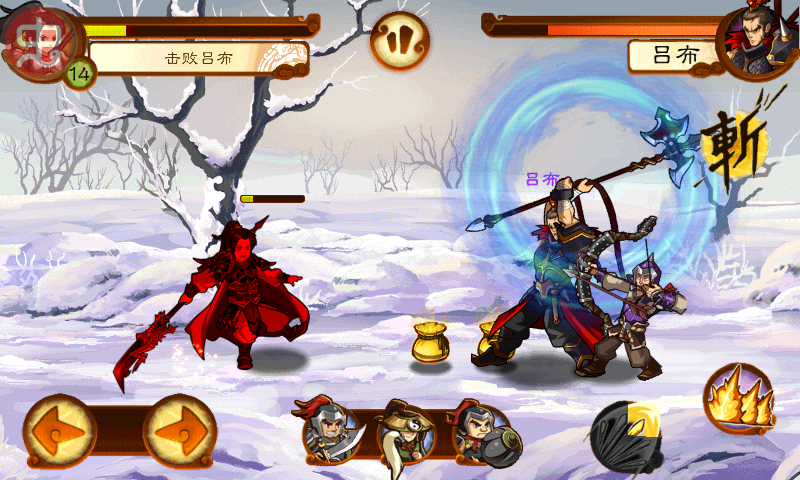
Task: Tap the black round attack button
Action: point(626,436)
